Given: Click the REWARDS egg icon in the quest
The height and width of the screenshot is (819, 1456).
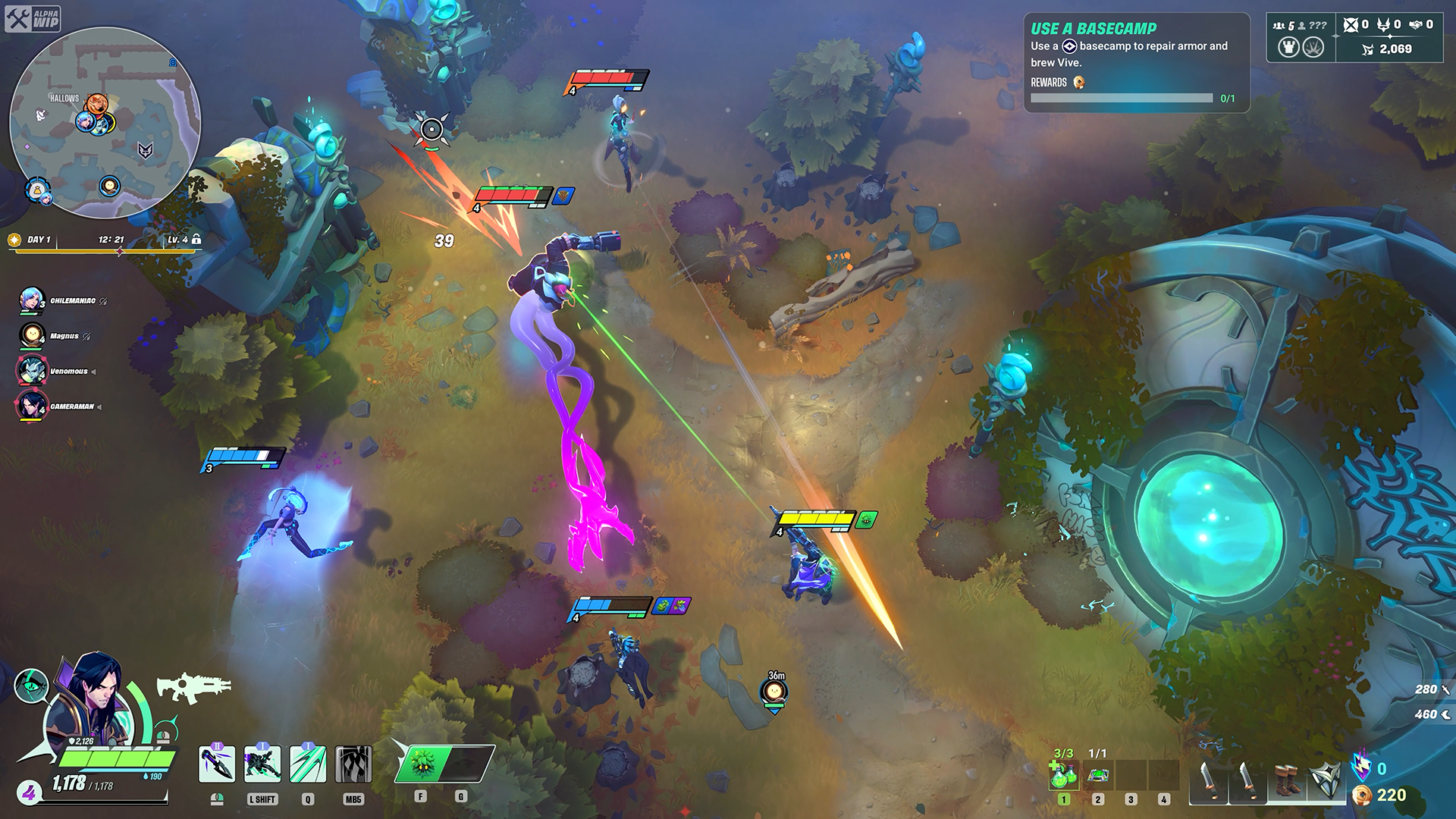Looking at the screenshot, I should click(1078, 83).
